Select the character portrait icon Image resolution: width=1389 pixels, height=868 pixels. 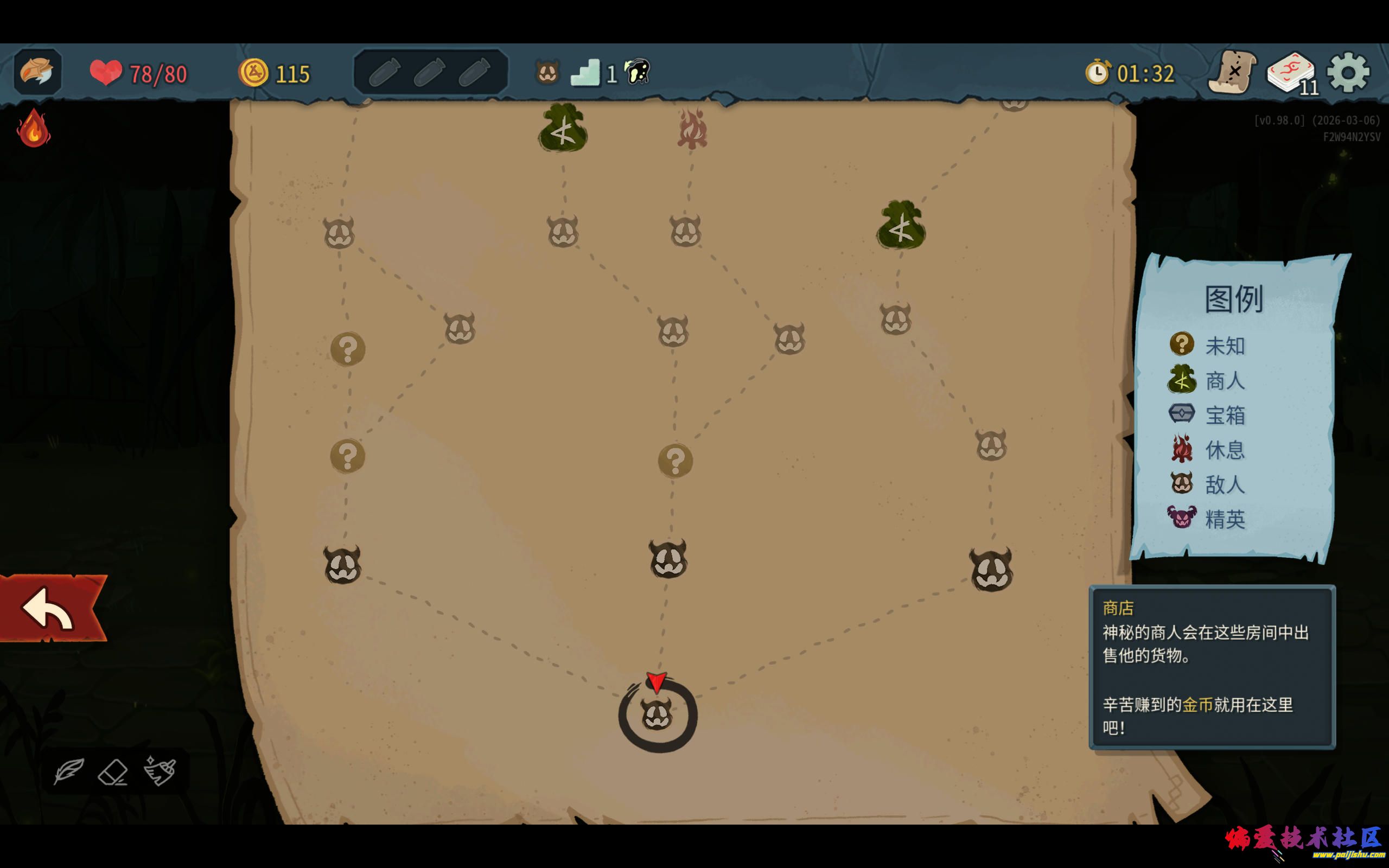click(37, 72)
